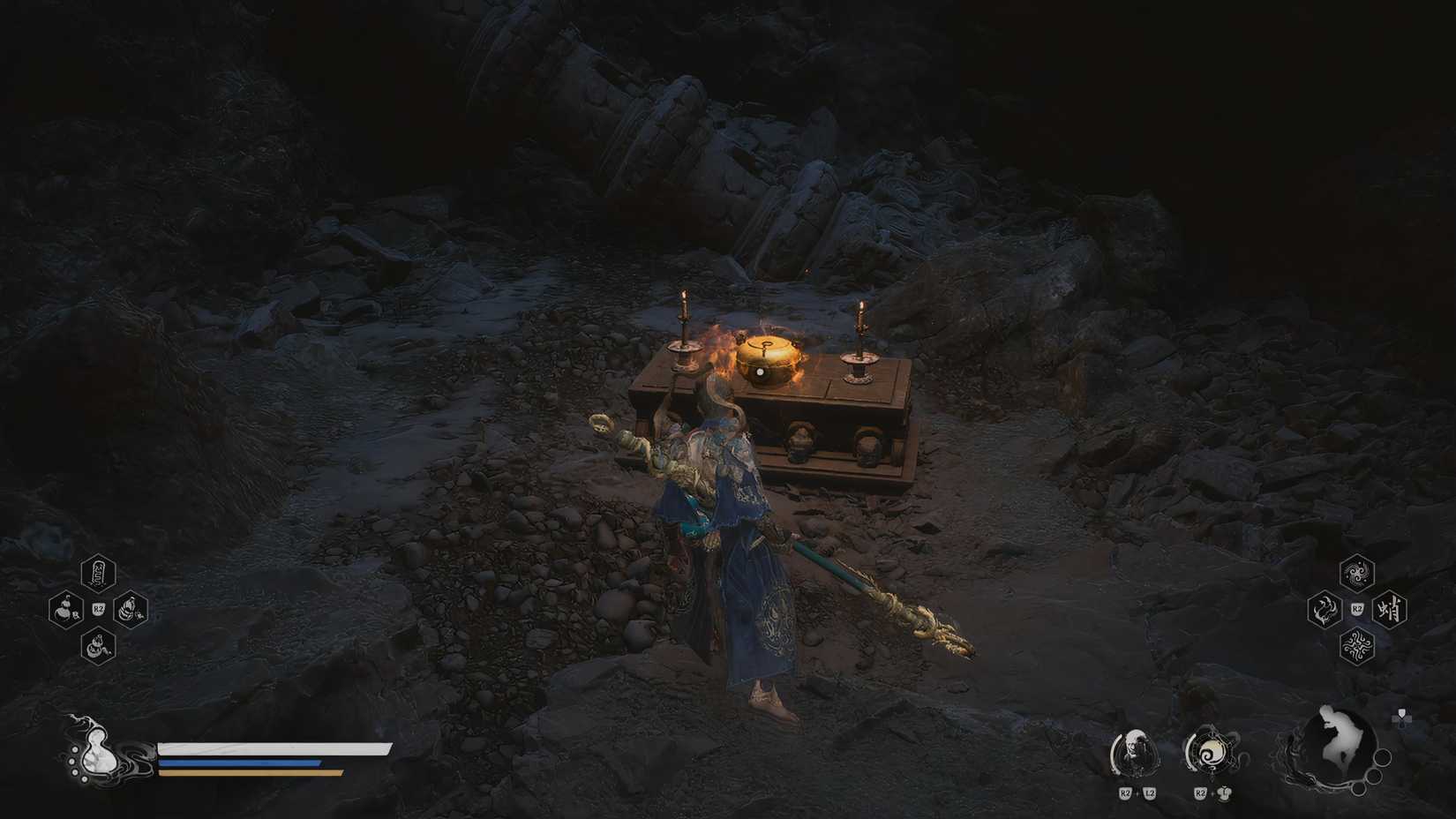Viewport: 1456px width, 819px height.
Task: Select the Cloud Step spiral spell icon
Action: pyautogui.click(x=1356, y=574)
